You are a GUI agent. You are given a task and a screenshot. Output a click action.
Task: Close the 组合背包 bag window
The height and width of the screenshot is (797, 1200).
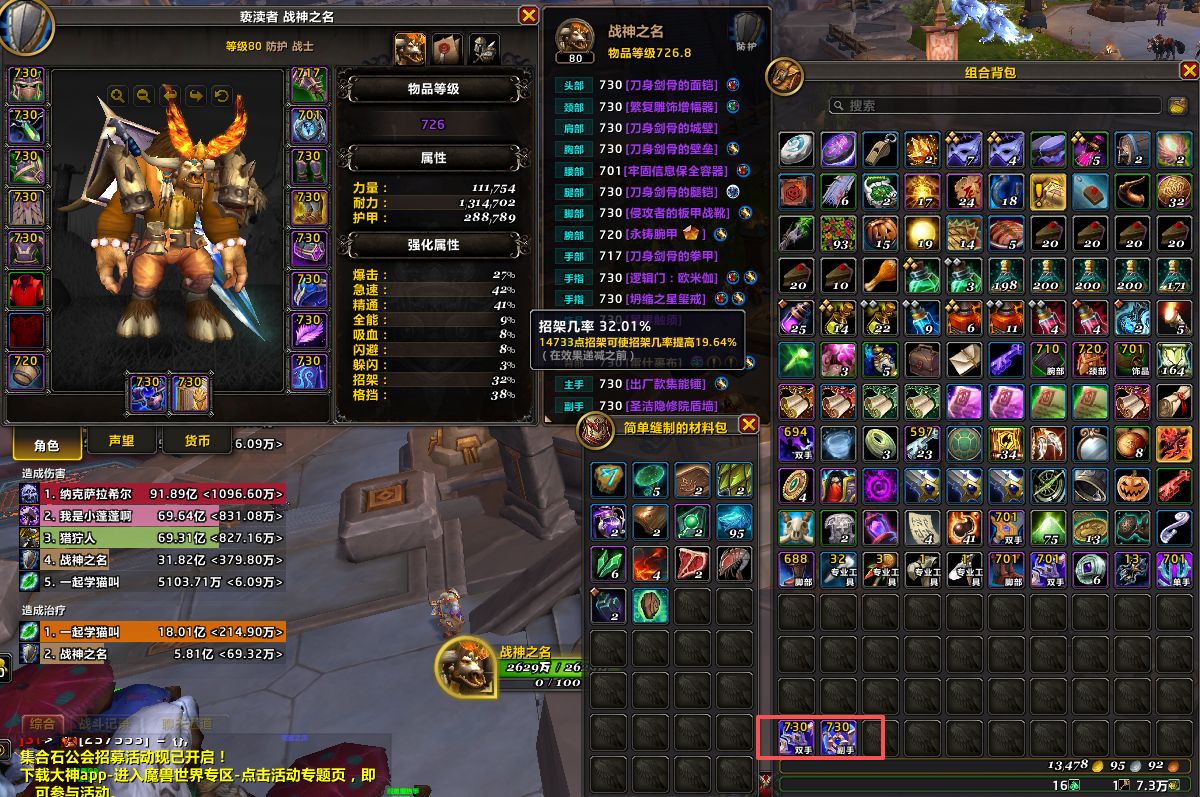pos(1188,71)
